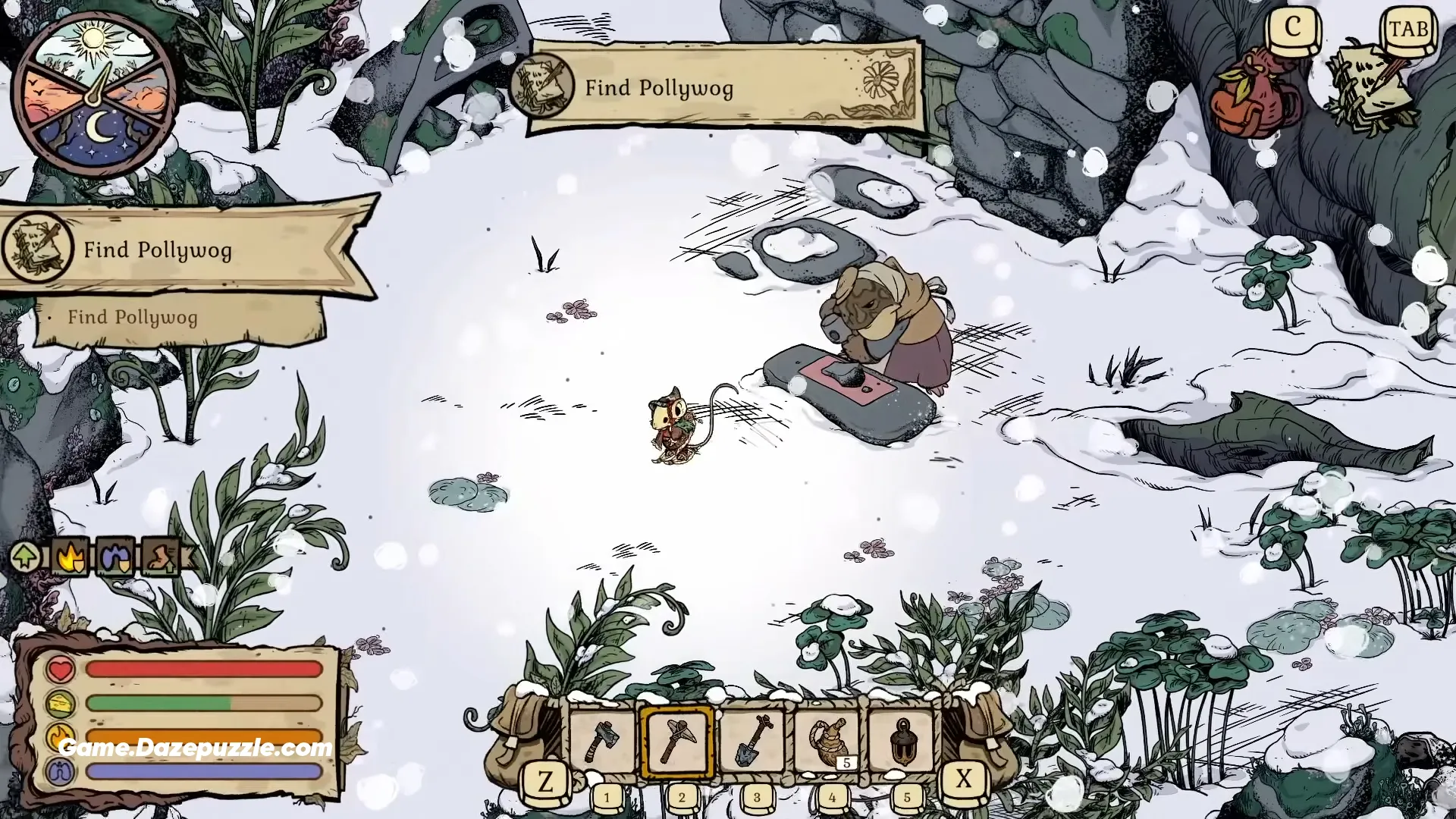Open the quest journal via the TAB icon
Viewport: 1456px width, 819px height.
click(x=1407, y=30)
